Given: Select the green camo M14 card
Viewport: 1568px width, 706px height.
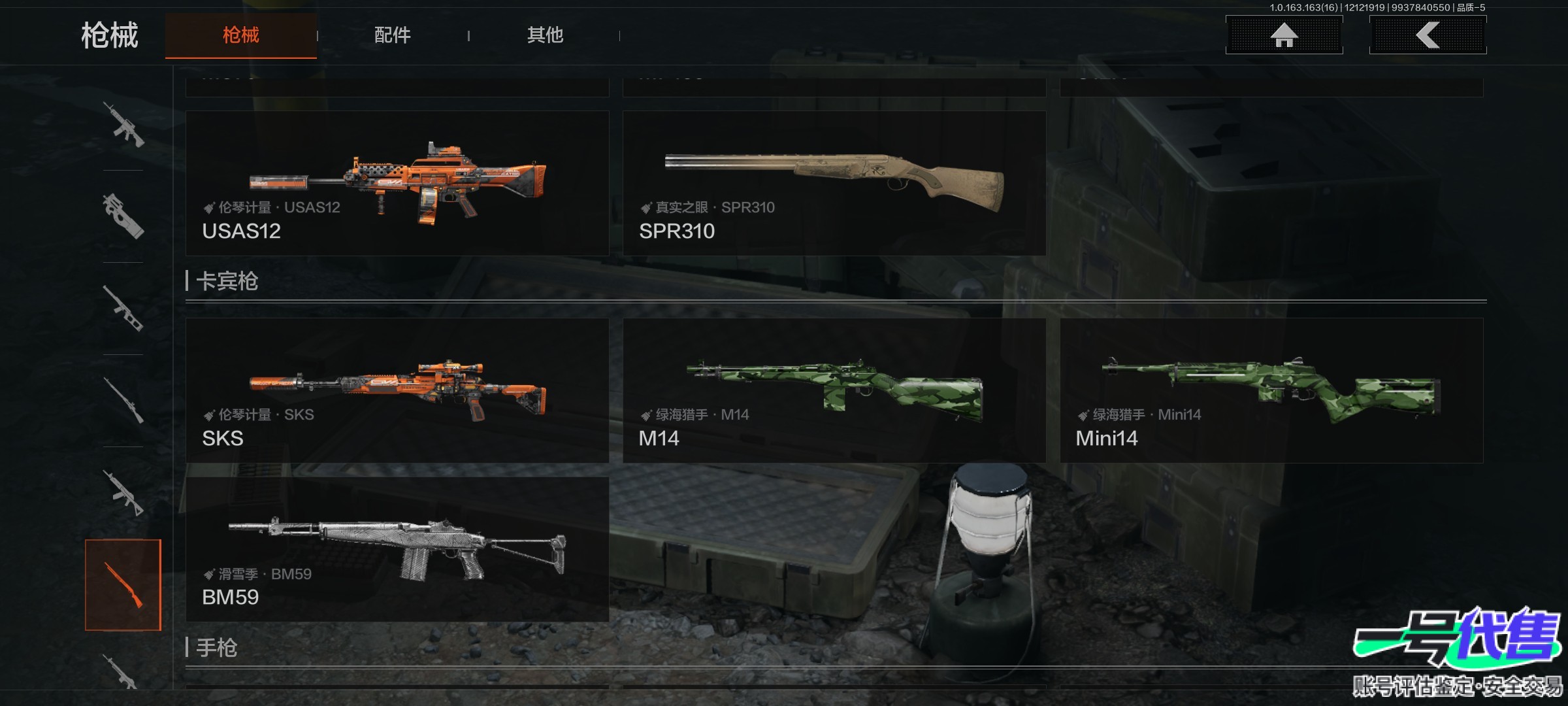Looking at the screenshot, I should pyautogui.click(x=834, y=390).
